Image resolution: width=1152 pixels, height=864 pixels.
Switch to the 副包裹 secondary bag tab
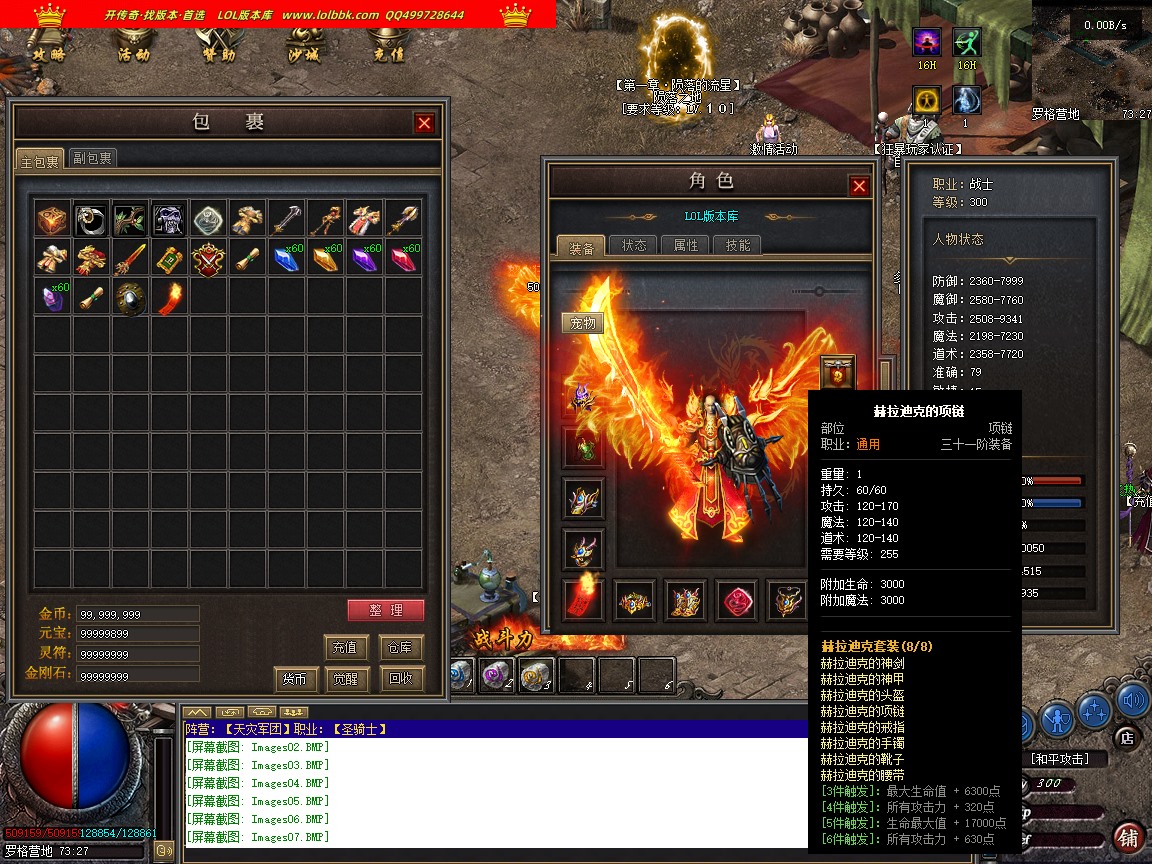click(93, 158)
